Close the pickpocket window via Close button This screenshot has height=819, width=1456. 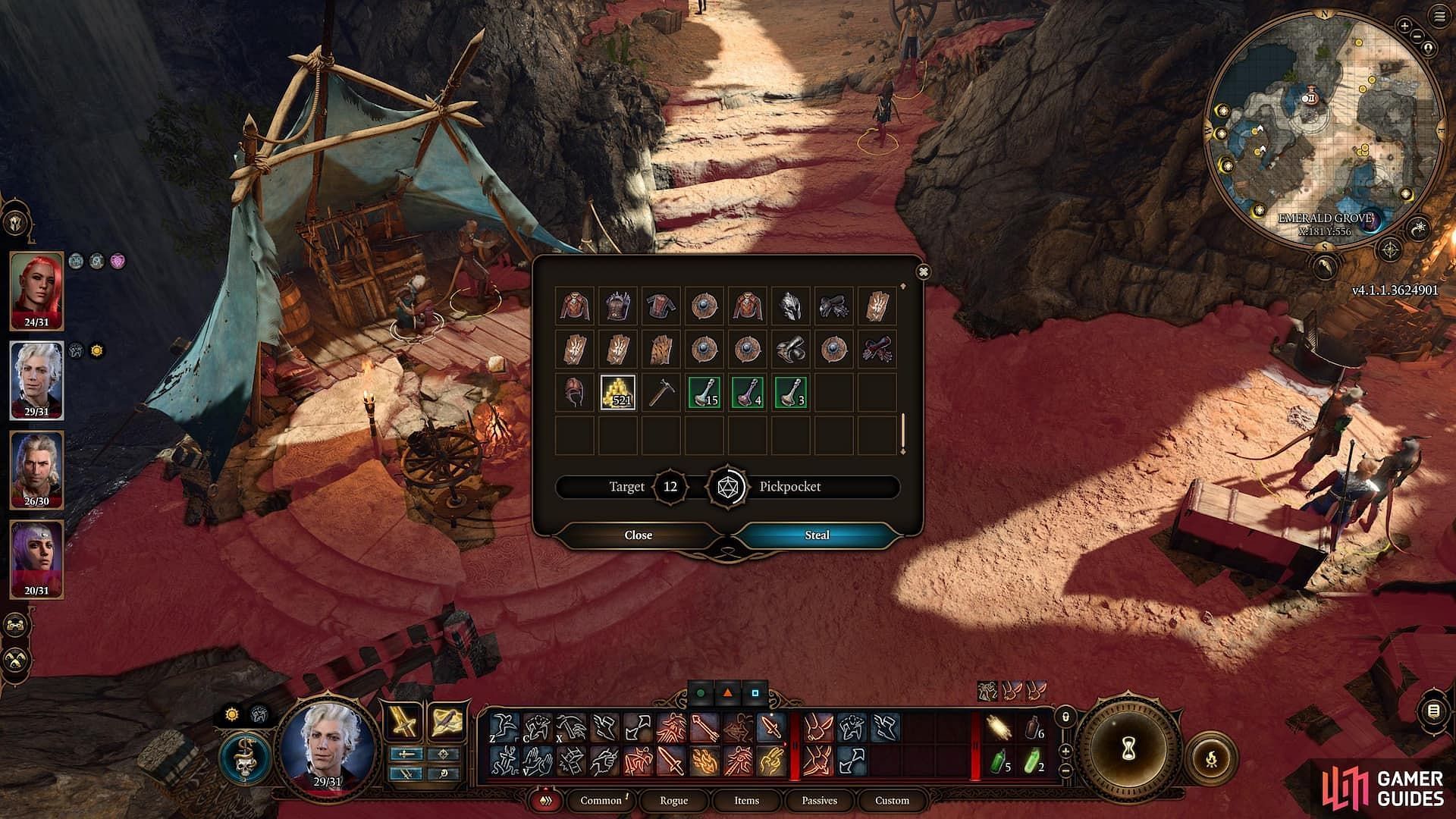pyautogui.click(x=638, y=535)
